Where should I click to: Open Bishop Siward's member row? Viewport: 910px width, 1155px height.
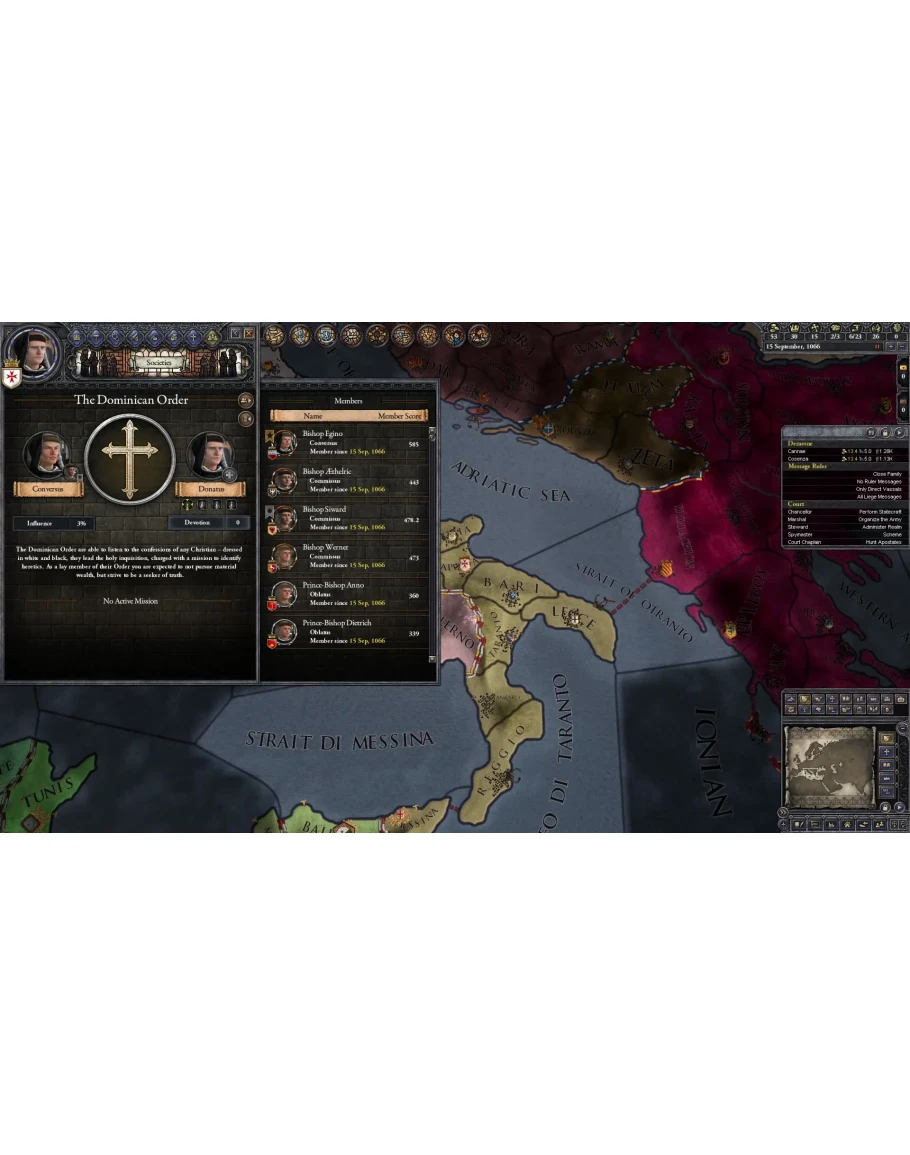pos(347,518)
